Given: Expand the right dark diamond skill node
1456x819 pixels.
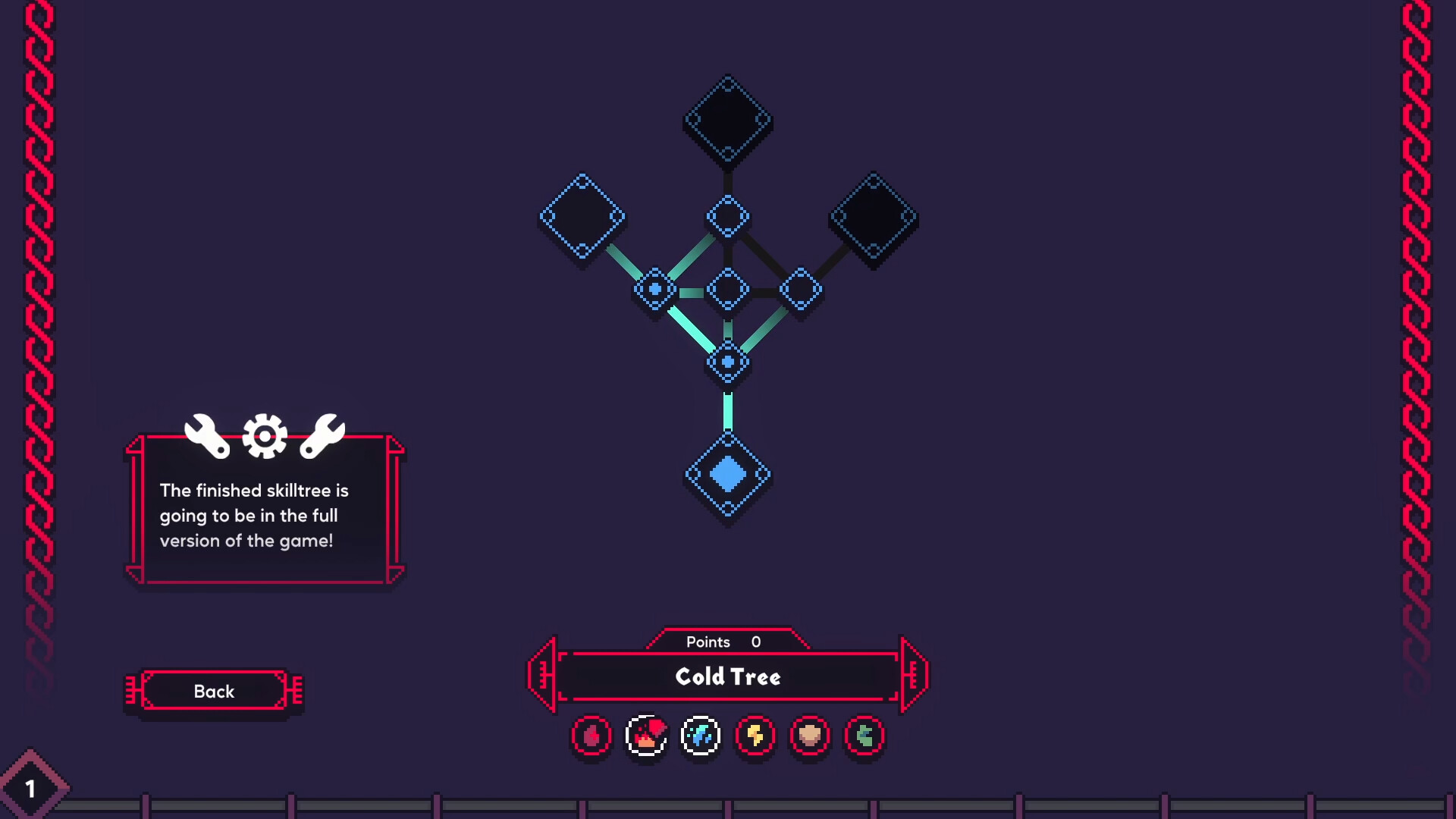Looking at the screenshot, I should click(874, 215).
